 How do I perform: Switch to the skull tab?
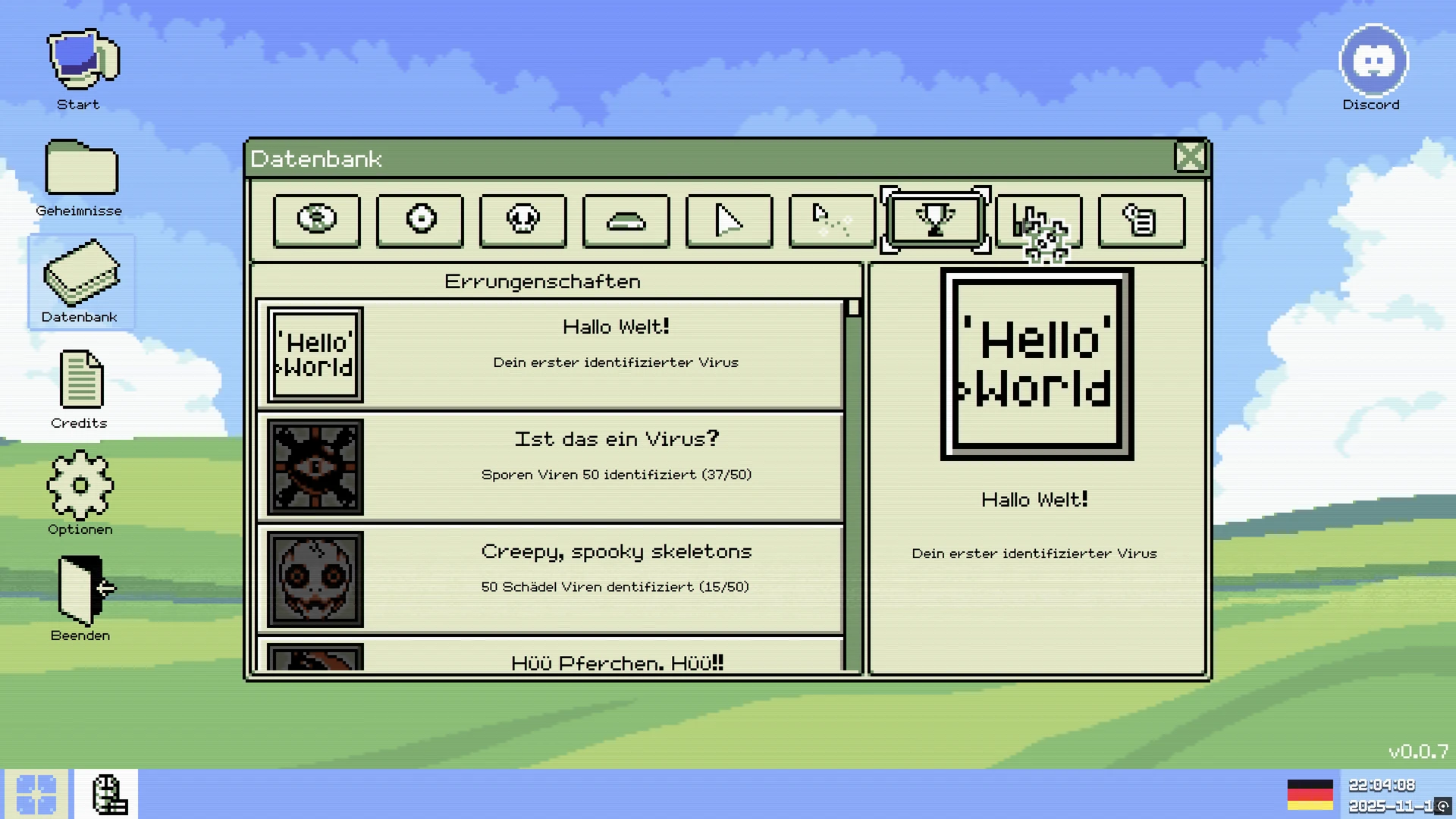[522, 221]
